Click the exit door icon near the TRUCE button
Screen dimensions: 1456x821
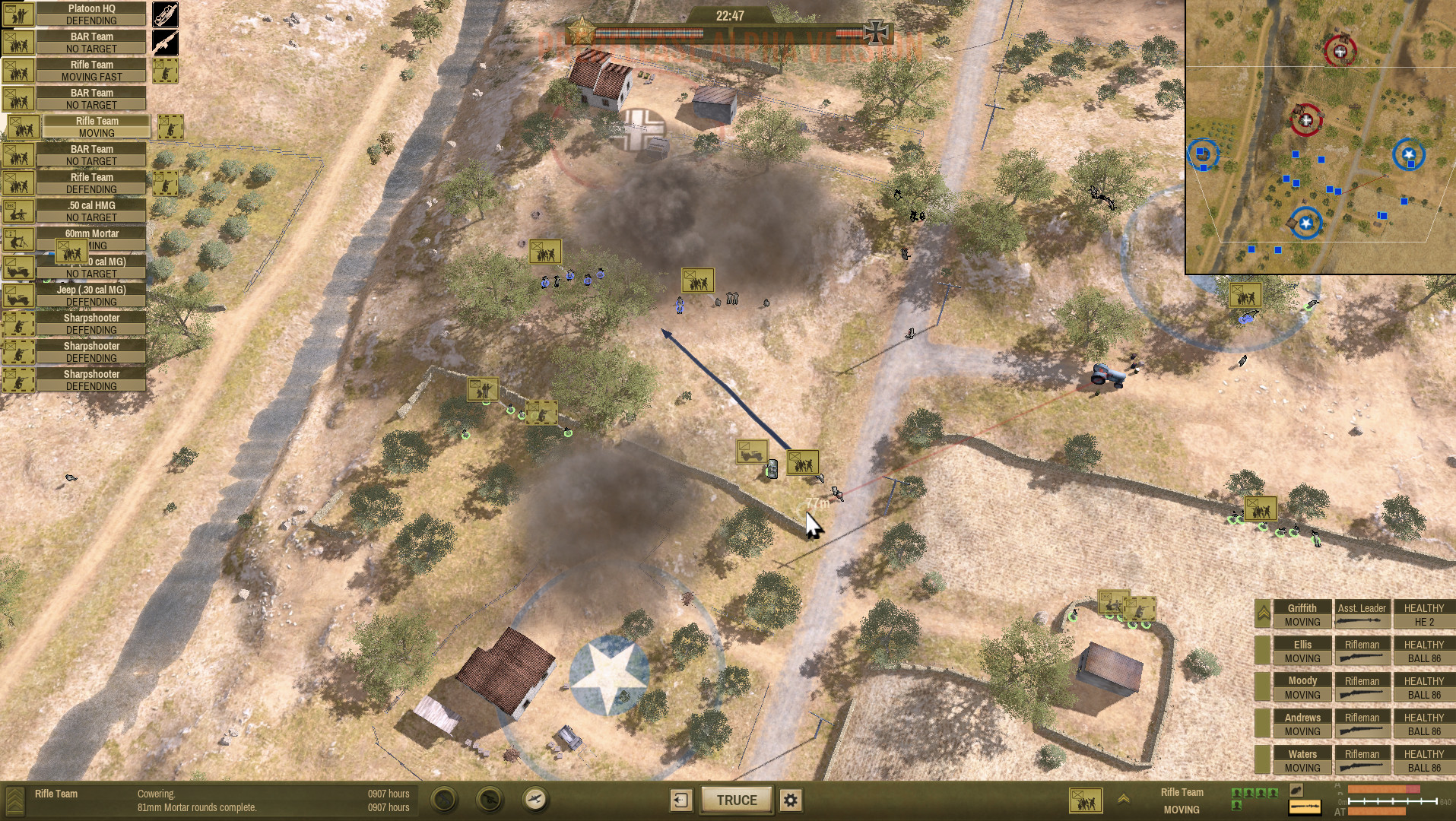(680, 800)
